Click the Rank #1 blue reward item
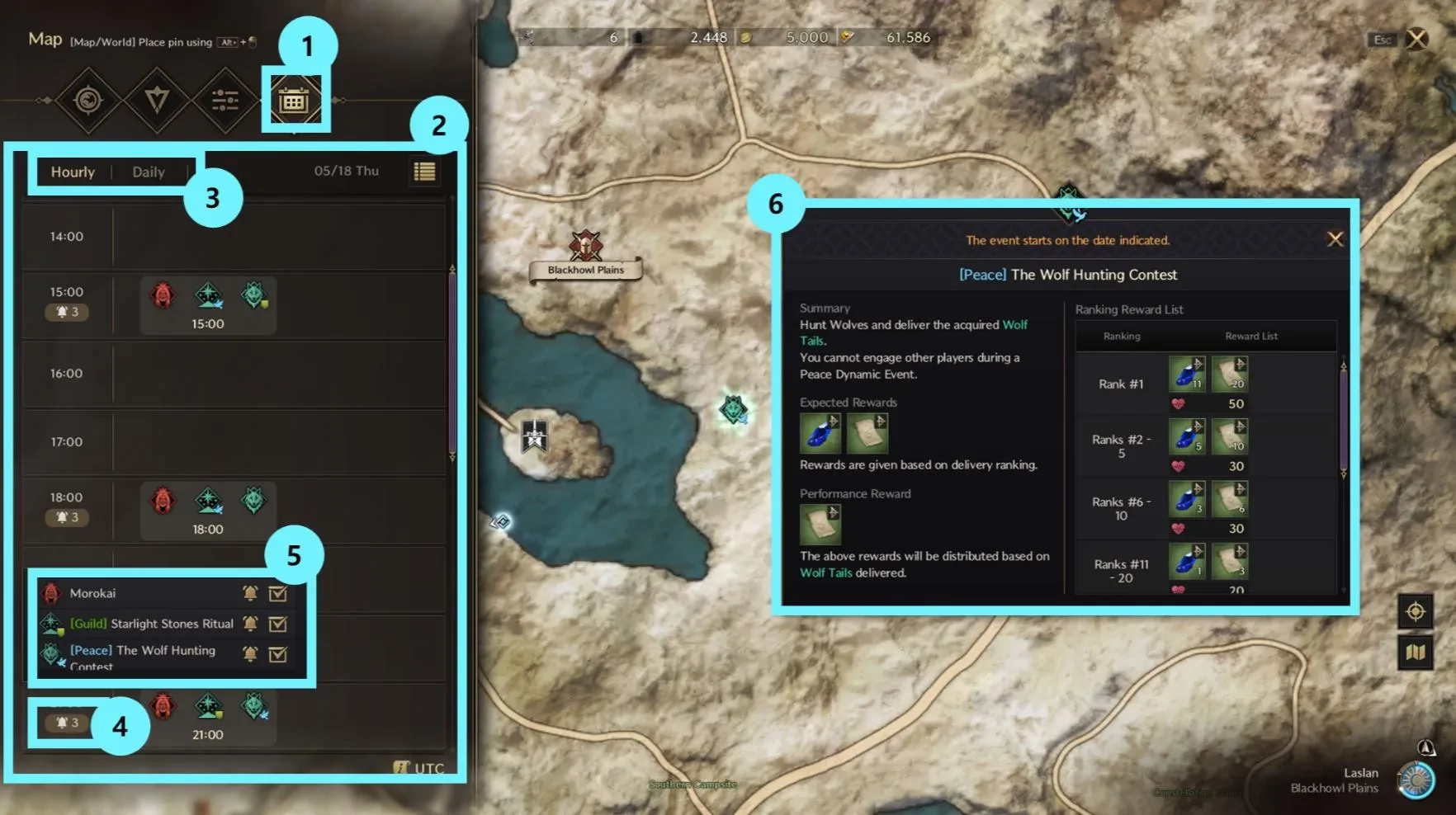Screen dimensions: 1456x815 (1186, 375)
